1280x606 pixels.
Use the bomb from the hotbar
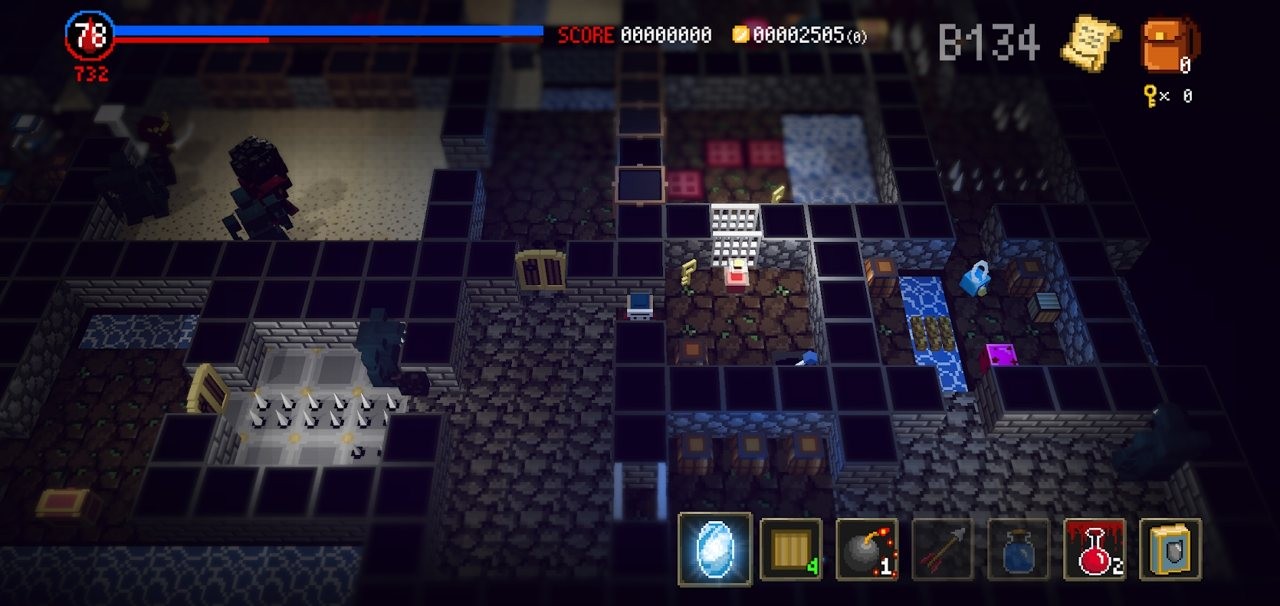pyautogui.click(x=866, y=549)
